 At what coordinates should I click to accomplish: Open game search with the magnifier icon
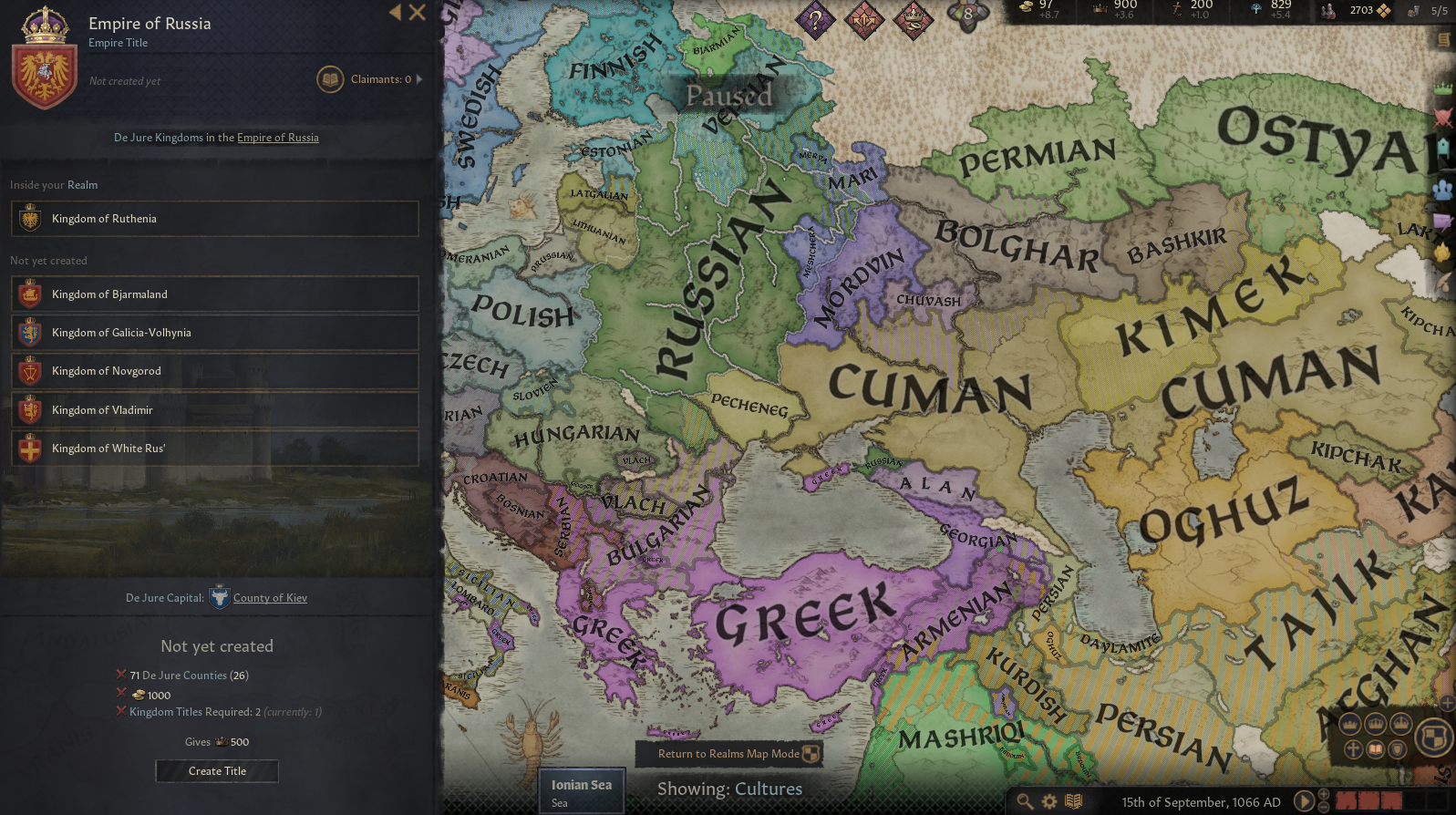coord(1026,800)
